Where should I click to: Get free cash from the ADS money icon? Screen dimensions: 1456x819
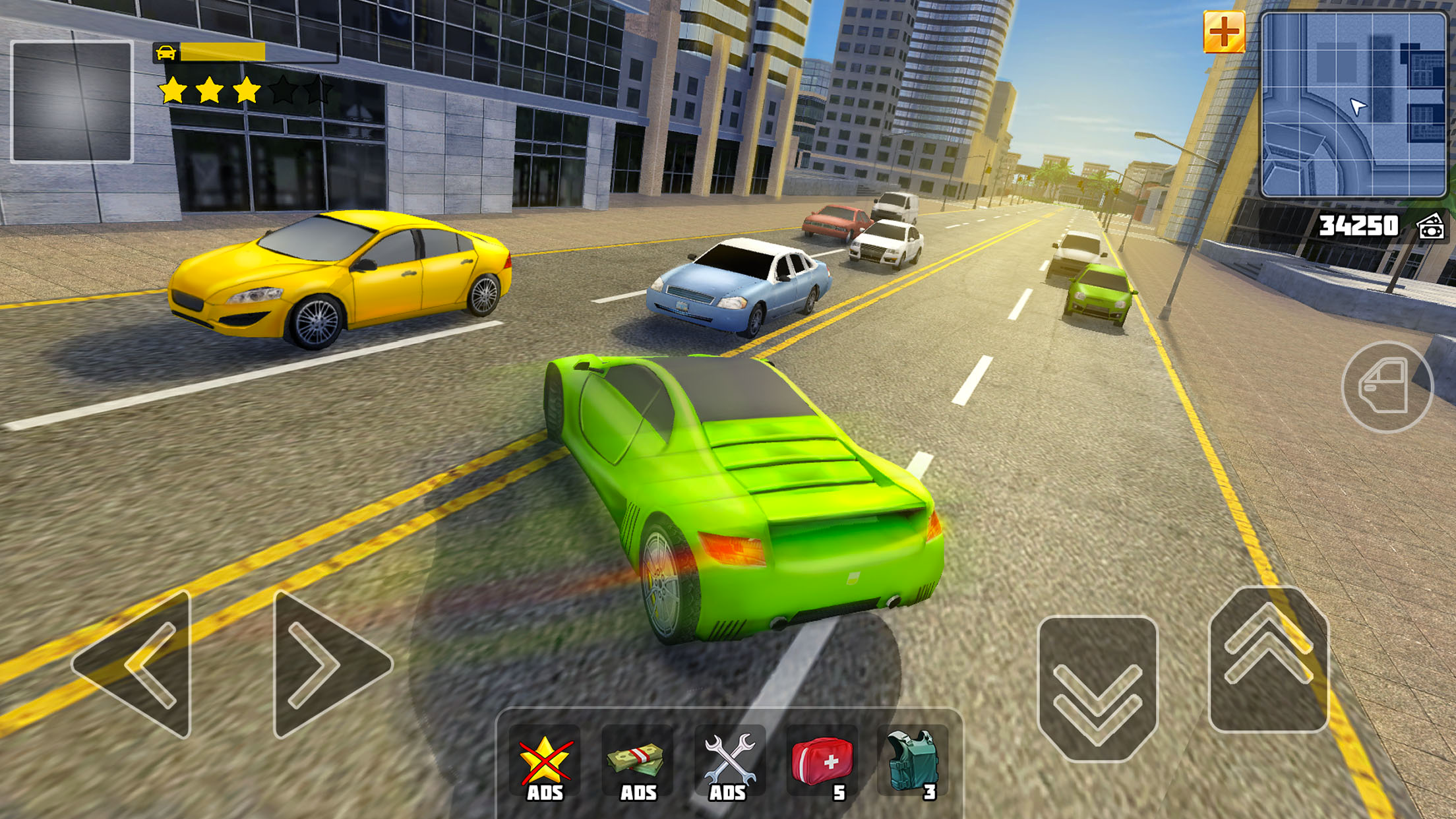[x=637, y=765]
